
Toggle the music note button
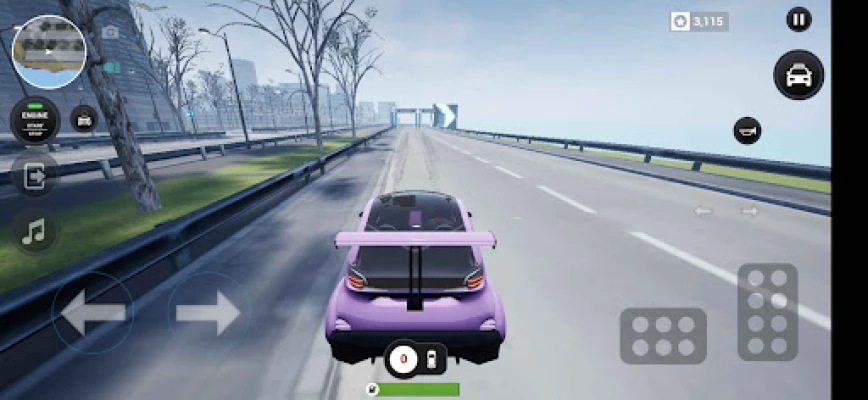tap(35, 232)
